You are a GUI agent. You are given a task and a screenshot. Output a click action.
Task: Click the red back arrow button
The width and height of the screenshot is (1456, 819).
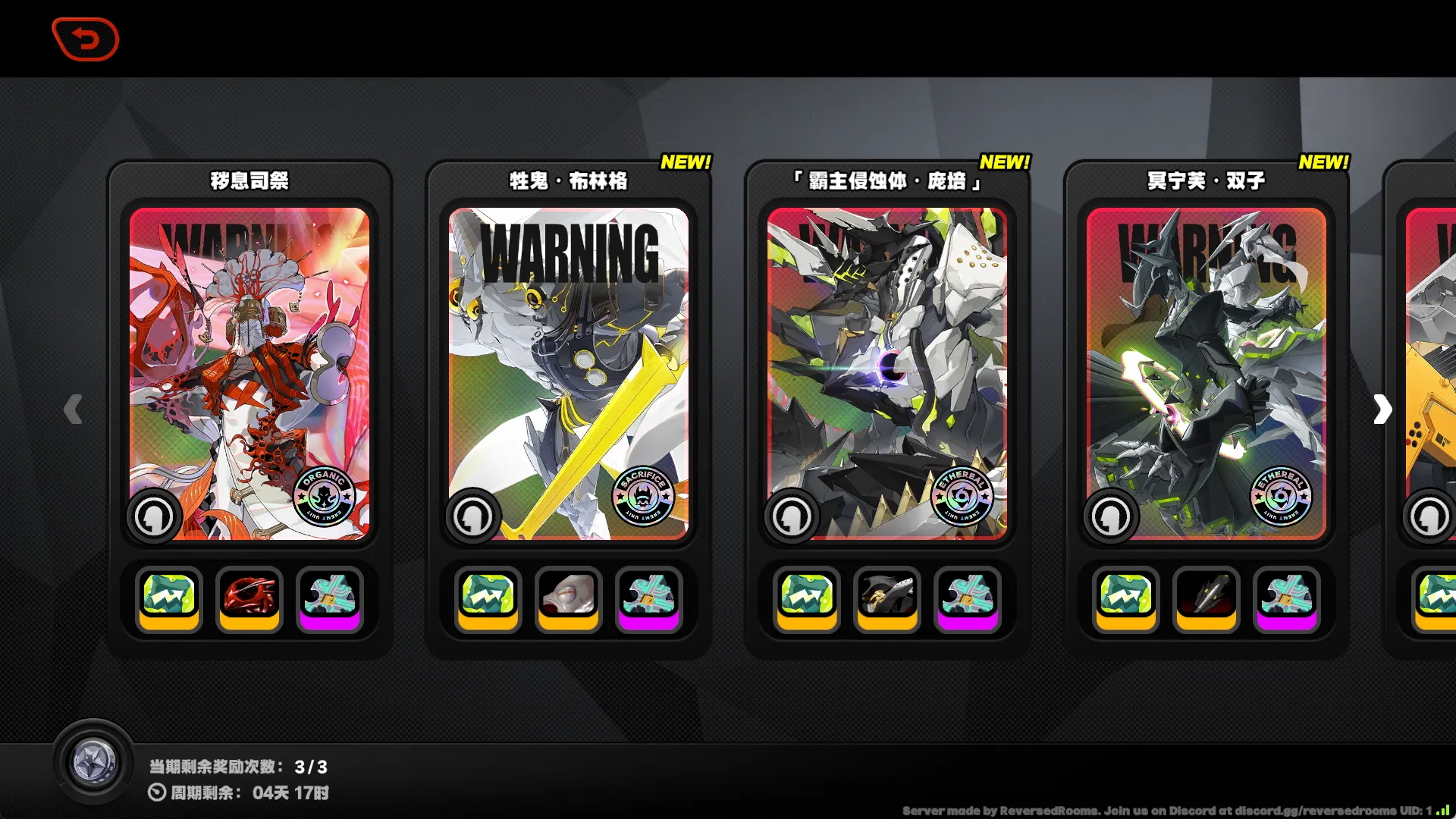(86, 39)
